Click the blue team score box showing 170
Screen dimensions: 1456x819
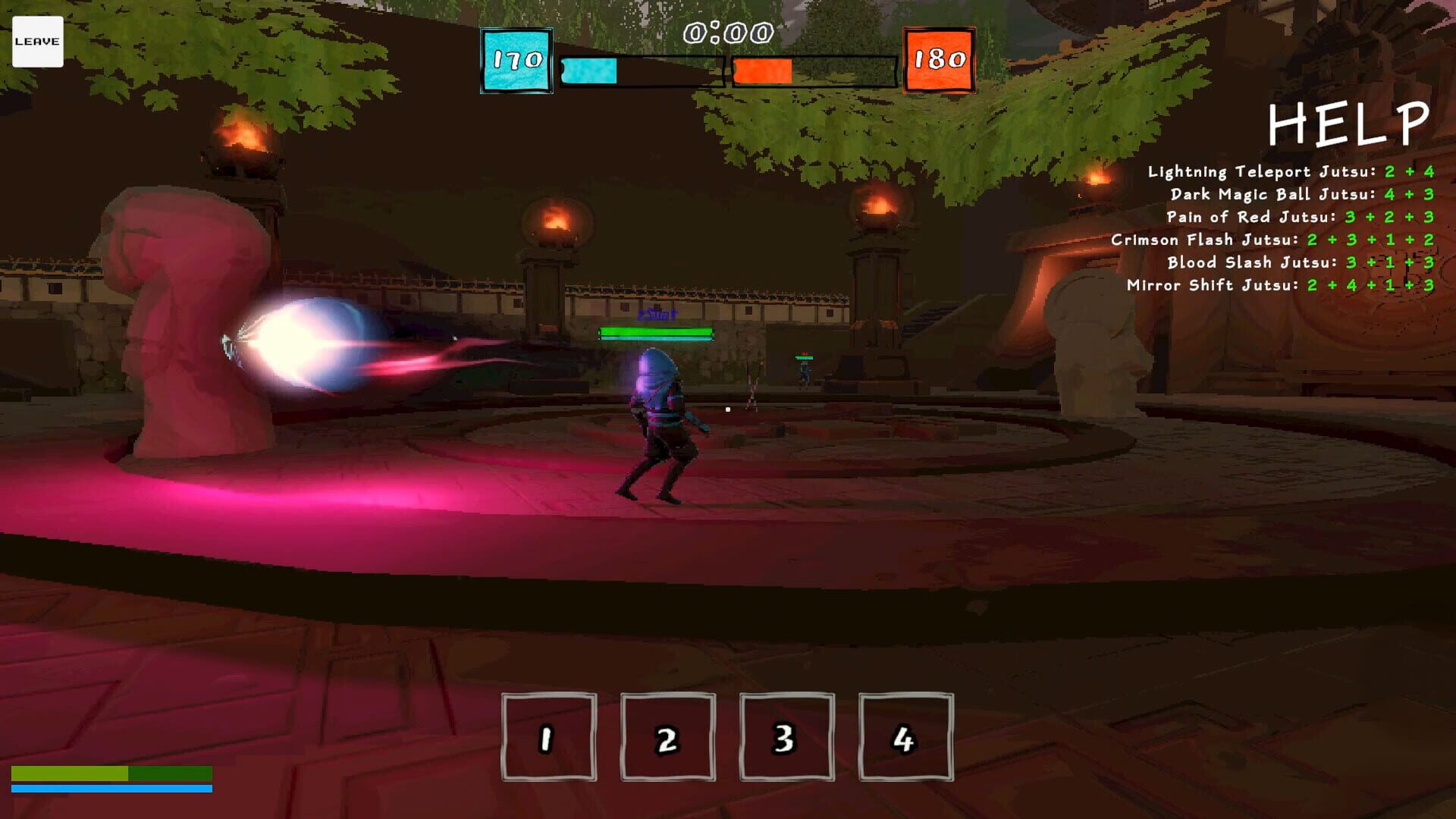pyautogui.click(x=516, y=58)
